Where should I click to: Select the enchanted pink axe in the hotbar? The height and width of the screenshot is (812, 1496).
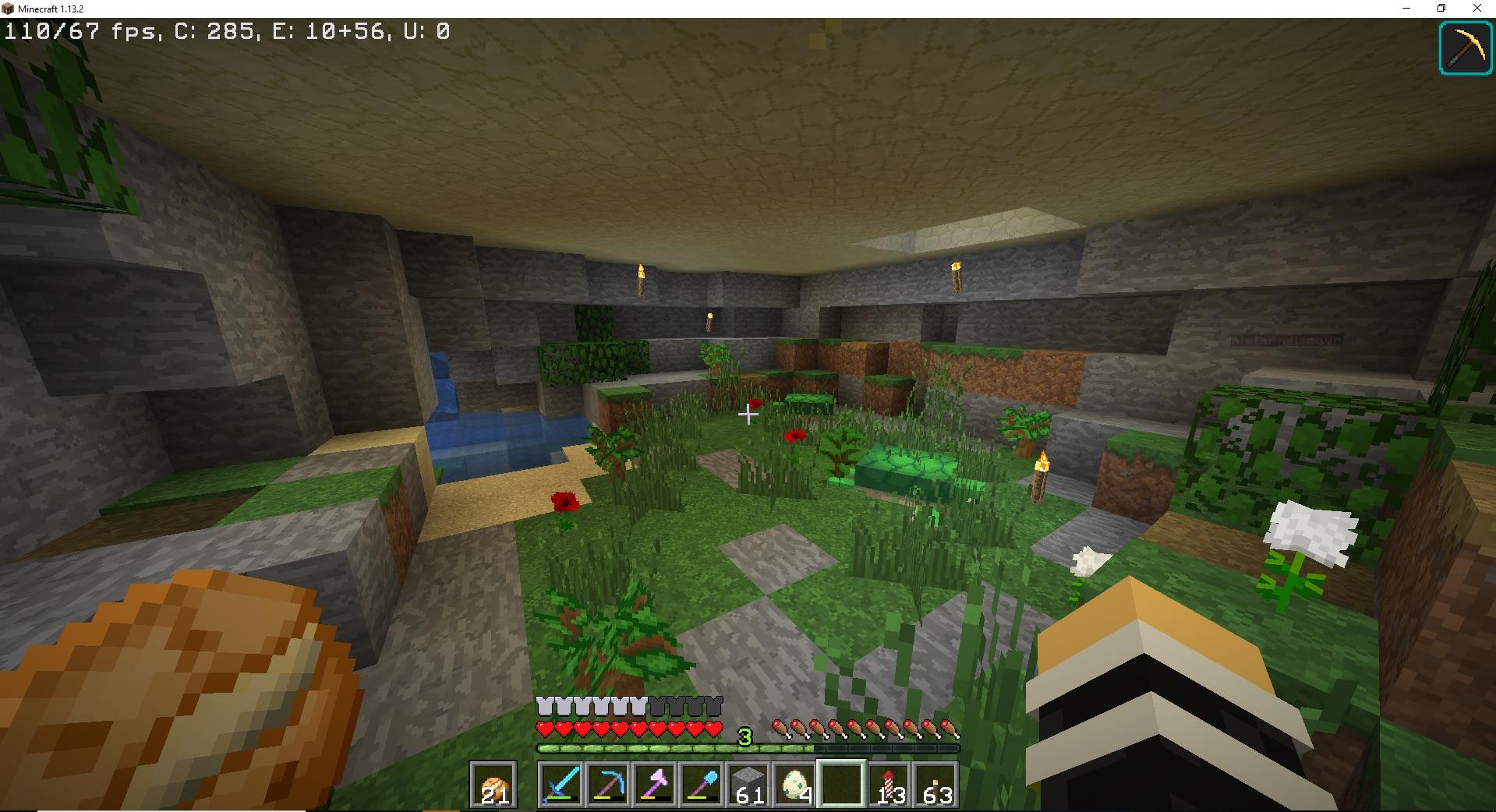click(x=656, y=786)
